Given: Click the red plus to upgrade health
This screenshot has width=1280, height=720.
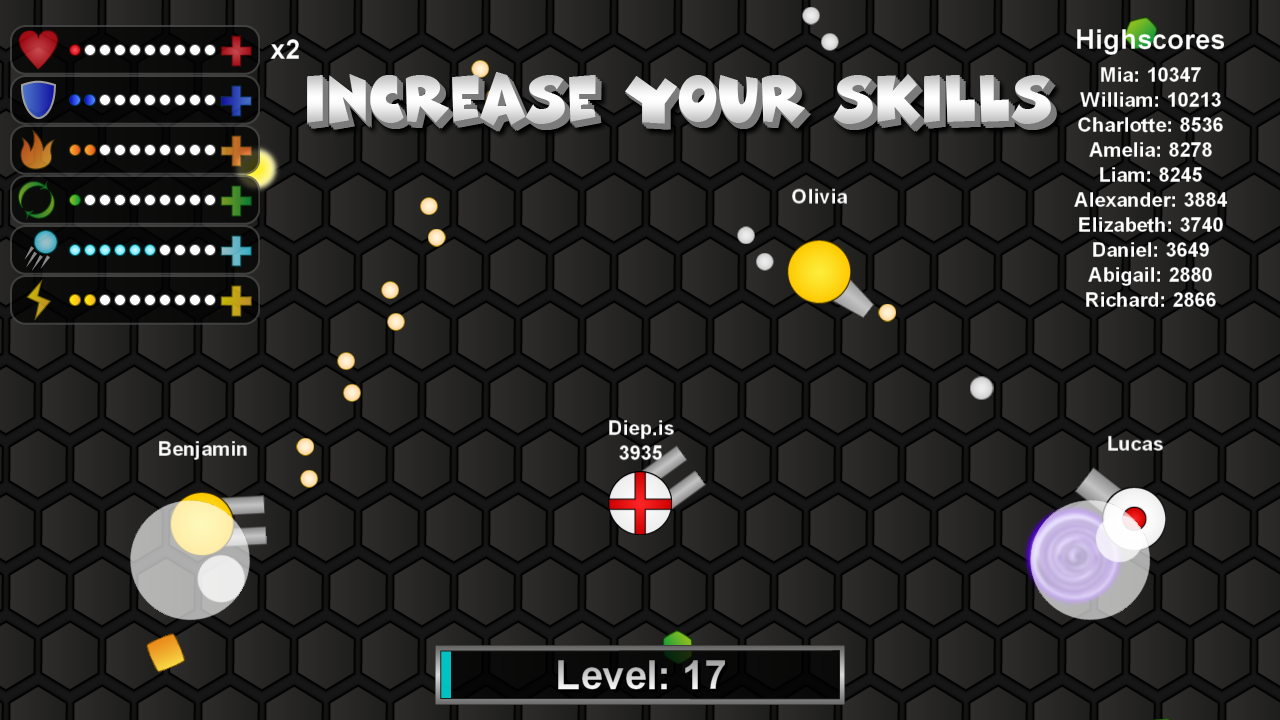Looking at the screenshot, I should (x=238, y=50).
